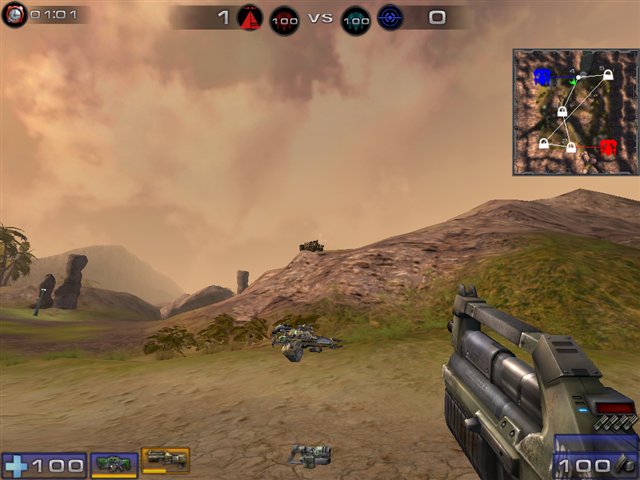
Task: Select the blue power core on minimap
Action: (542, 76)
